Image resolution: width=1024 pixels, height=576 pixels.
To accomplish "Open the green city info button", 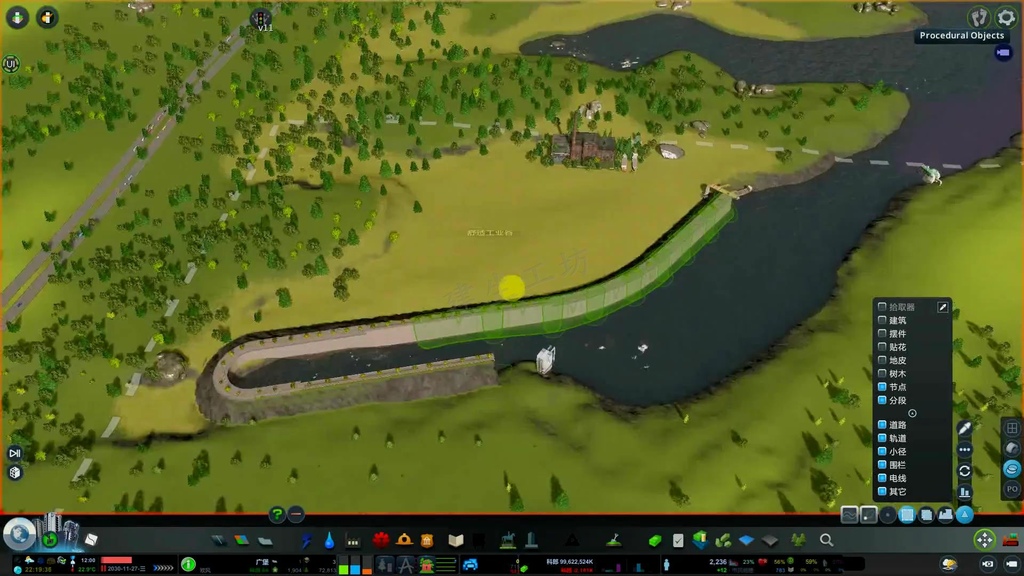I will tap(188, 564).
